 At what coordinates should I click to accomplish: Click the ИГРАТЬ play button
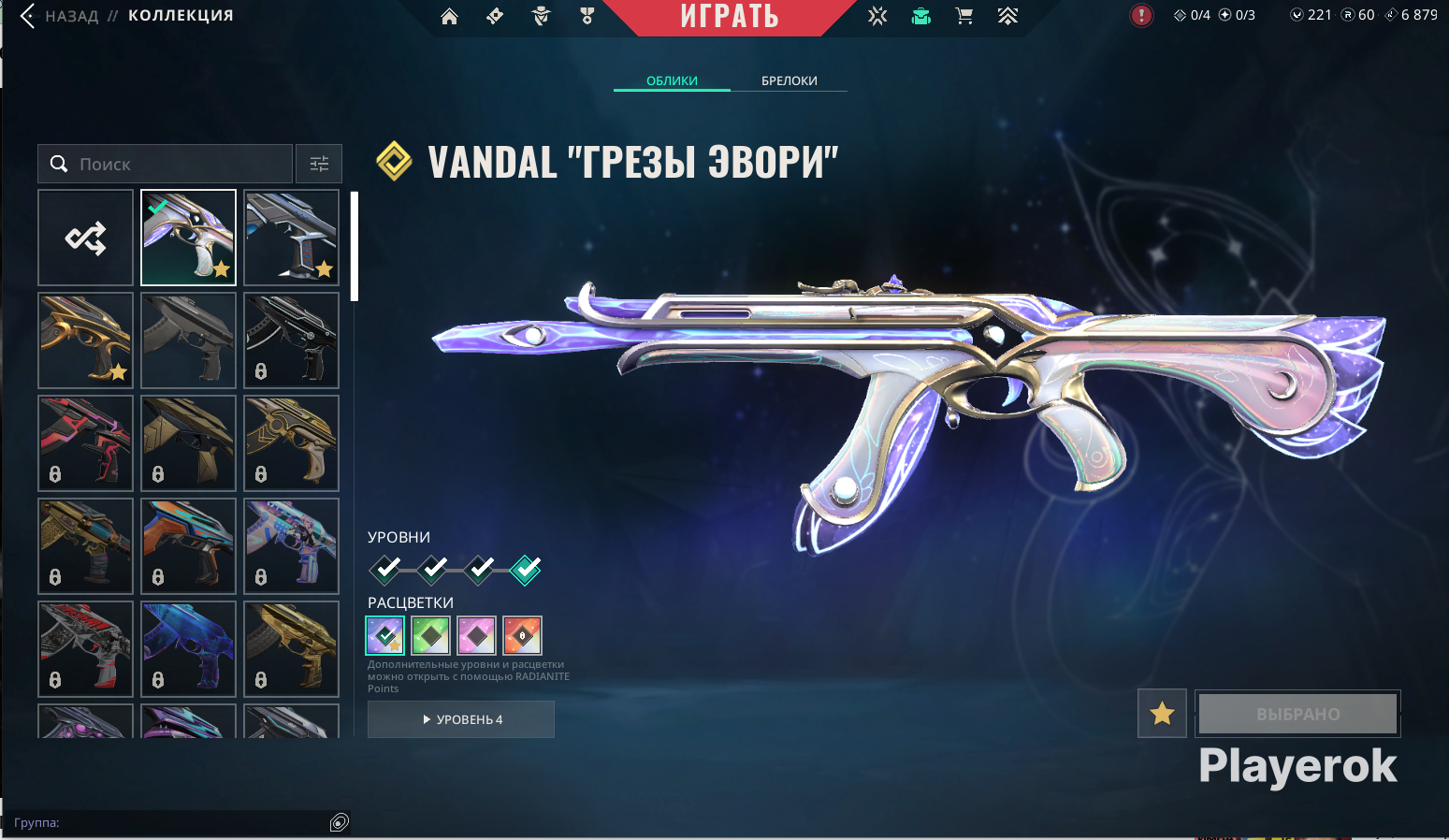729,17
